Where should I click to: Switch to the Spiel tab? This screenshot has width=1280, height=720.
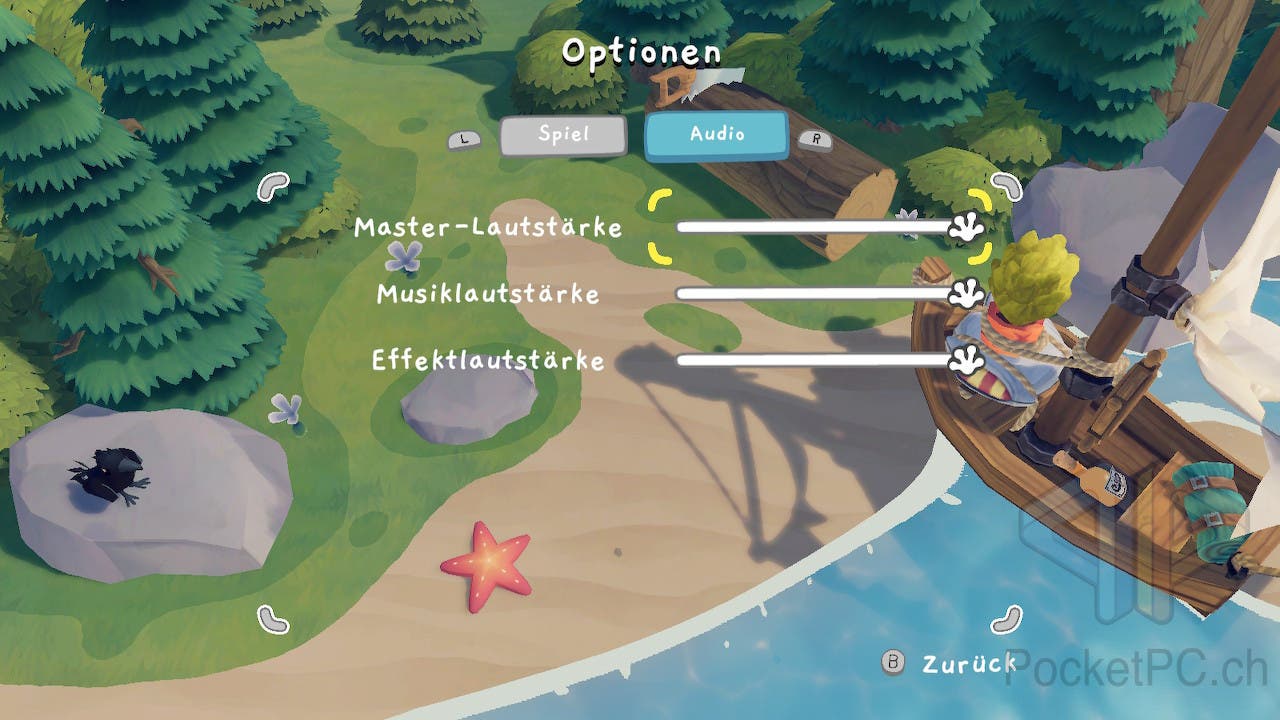coord(563,136)
